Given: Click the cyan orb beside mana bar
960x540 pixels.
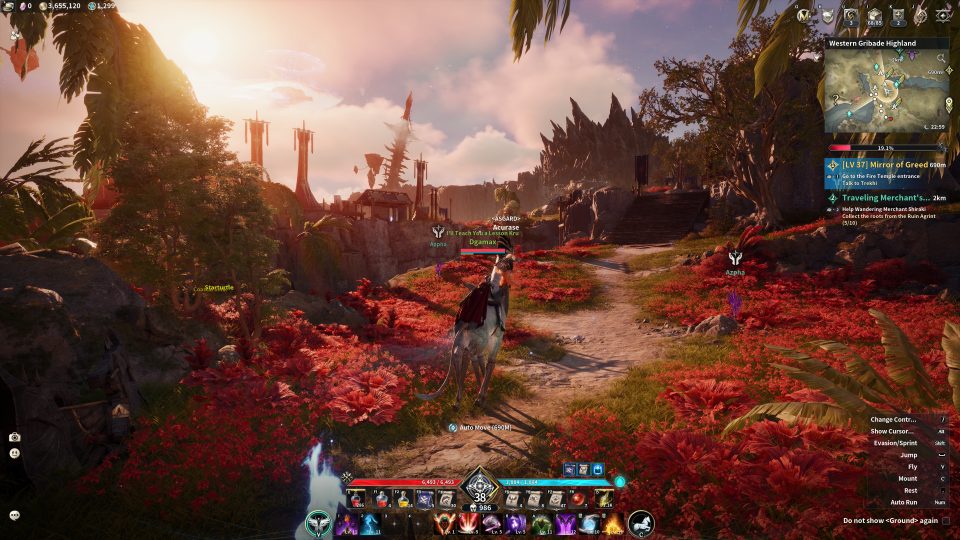Looking at the screenshot, I should coord(619,481).
